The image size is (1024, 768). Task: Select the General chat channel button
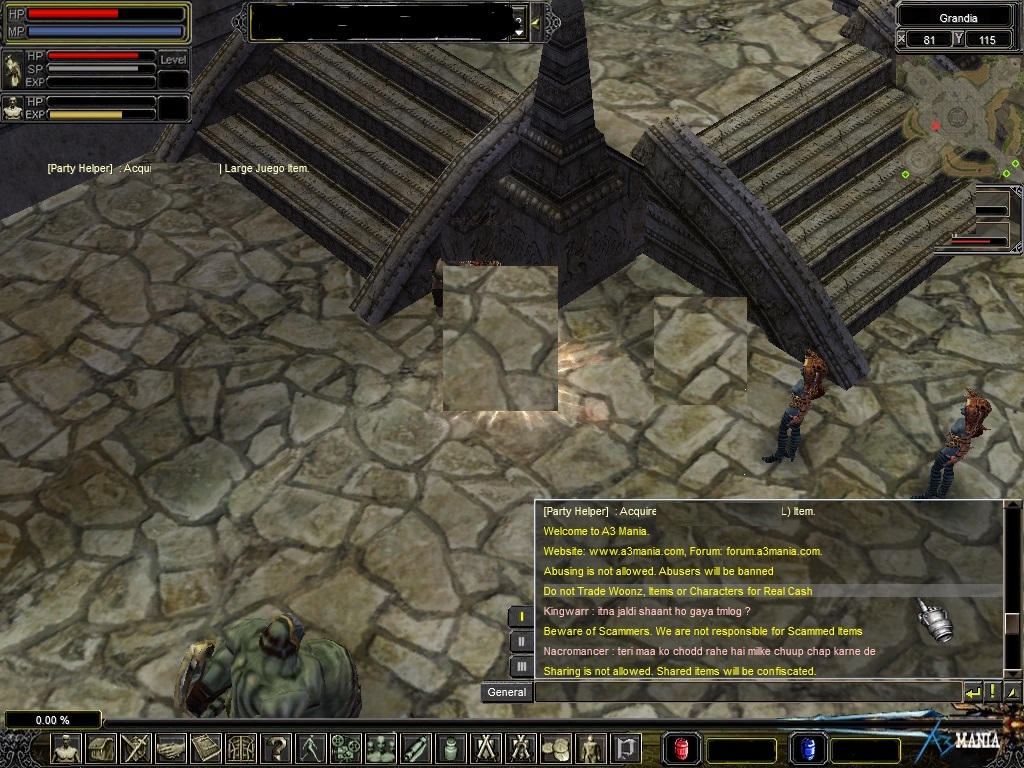click(x=507, y=692)
